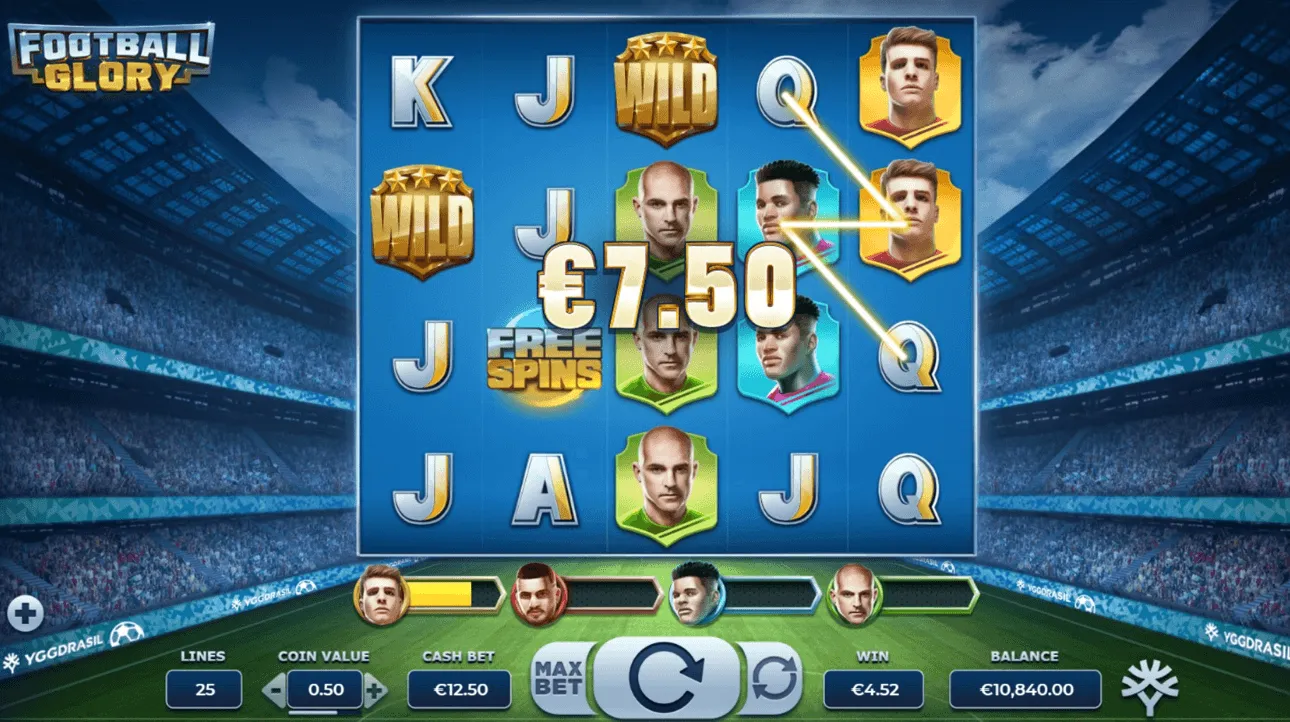Start autoplay with the refresh spin icon

775,676
